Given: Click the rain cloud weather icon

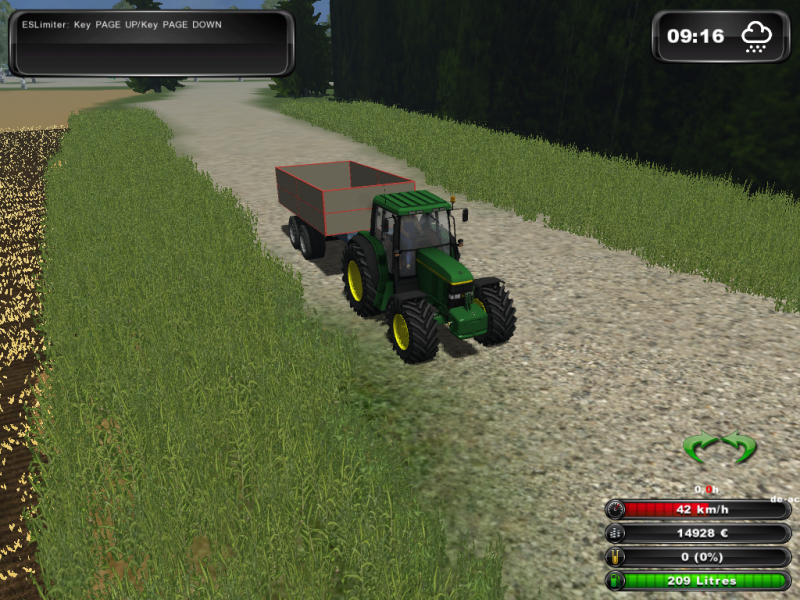Looking at the screenshot, I should tap(756, 37).
